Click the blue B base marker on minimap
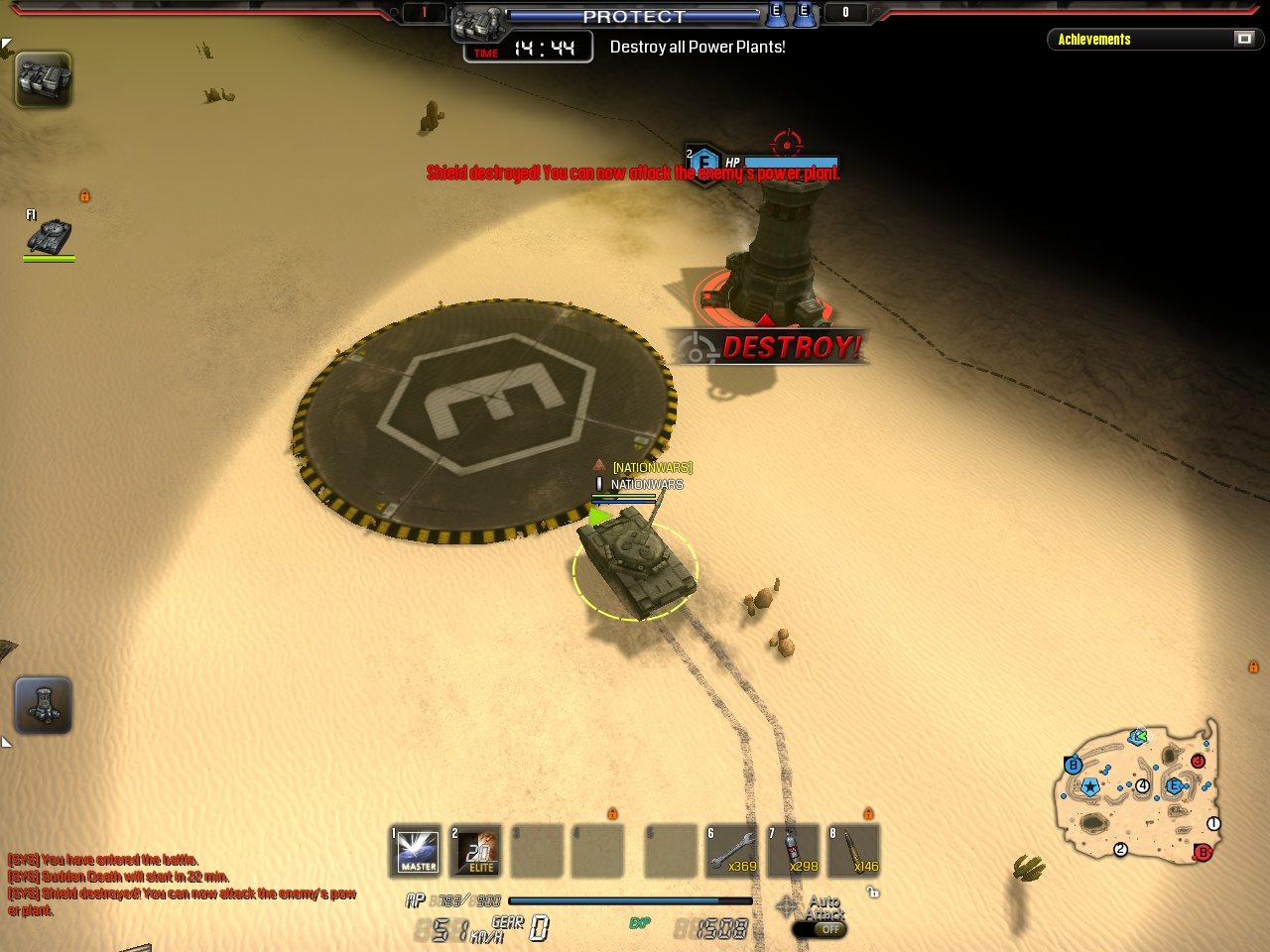The image size is (1270, 952). point(1073,766)
